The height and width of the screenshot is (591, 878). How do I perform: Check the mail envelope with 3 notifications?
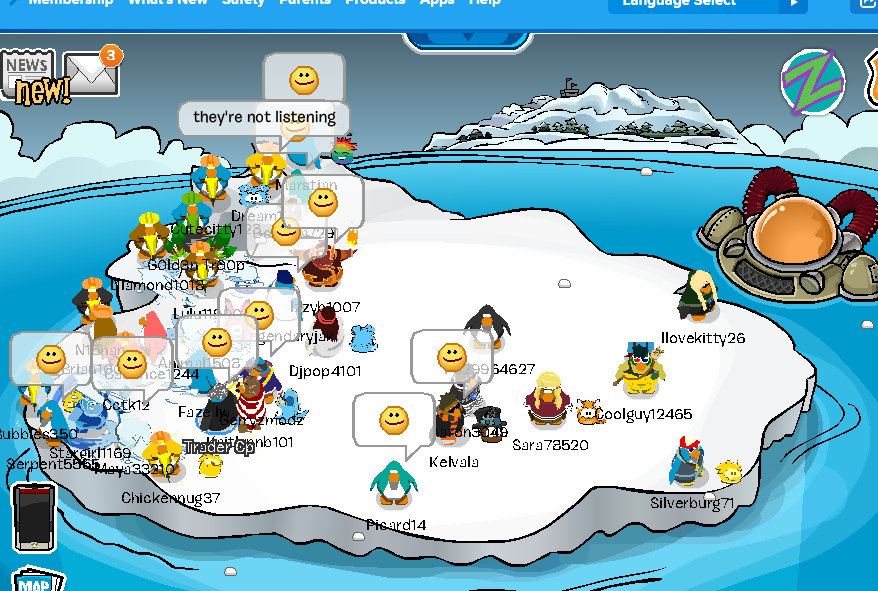(91, 73)
